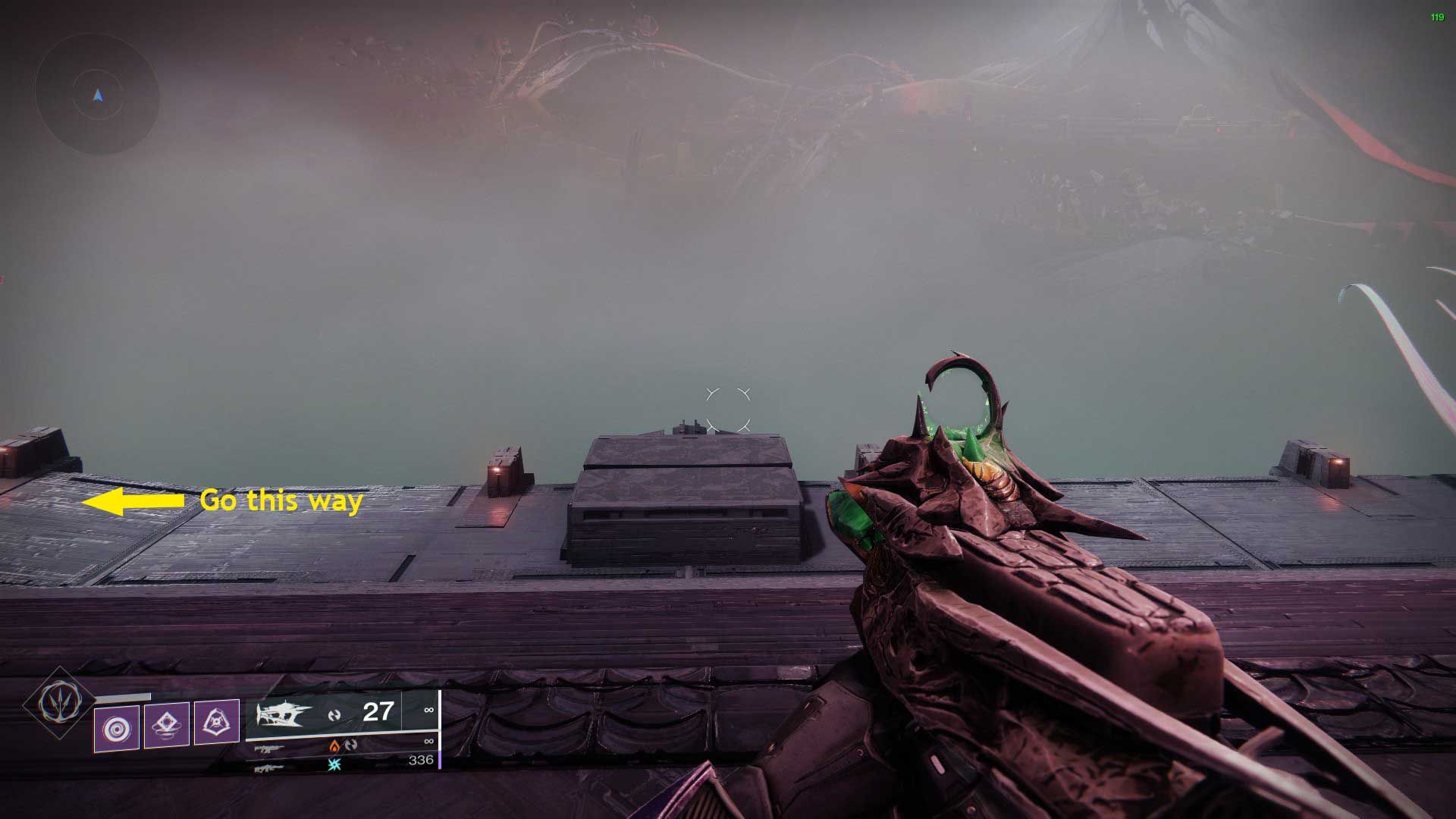Click the energy rifle weapon silhouette

(268, 748)
